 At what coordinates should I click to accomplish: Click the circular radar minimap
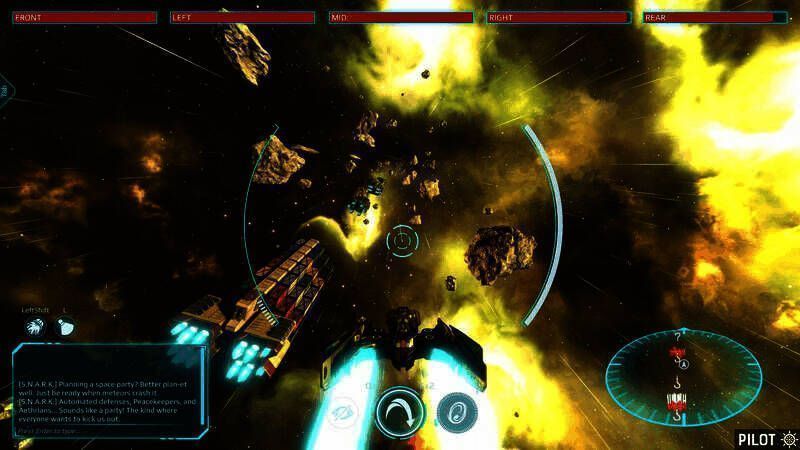[683, 376]
